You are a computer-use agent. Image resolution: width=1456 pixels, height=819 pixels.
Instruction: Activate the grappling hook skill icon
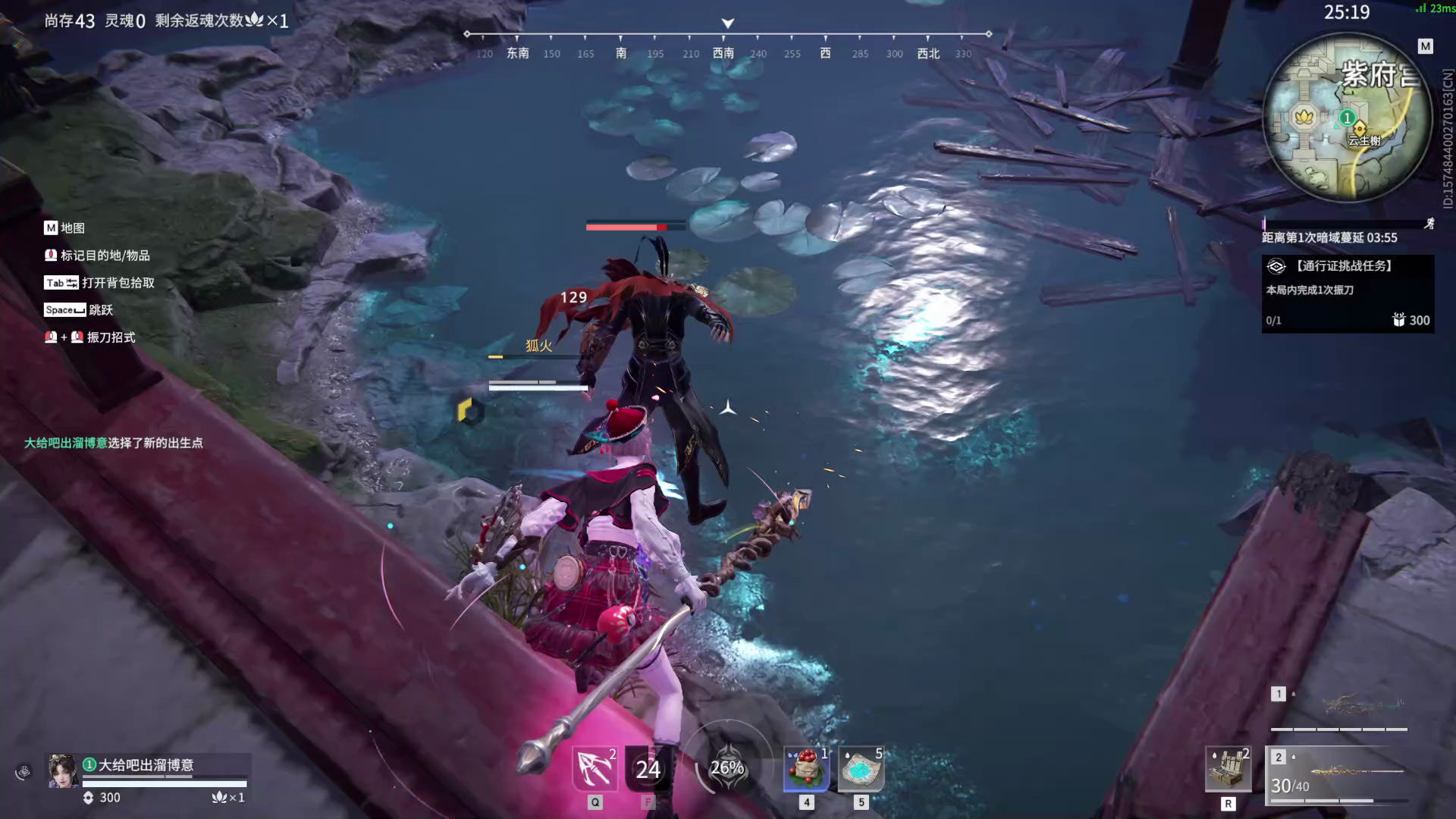coord(595,769)
